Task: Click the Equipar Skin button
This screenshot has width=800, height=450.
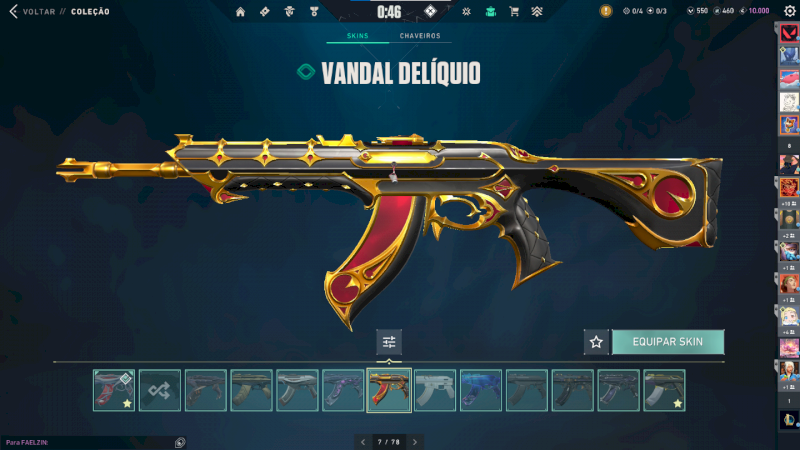Action: pos(667,342)
